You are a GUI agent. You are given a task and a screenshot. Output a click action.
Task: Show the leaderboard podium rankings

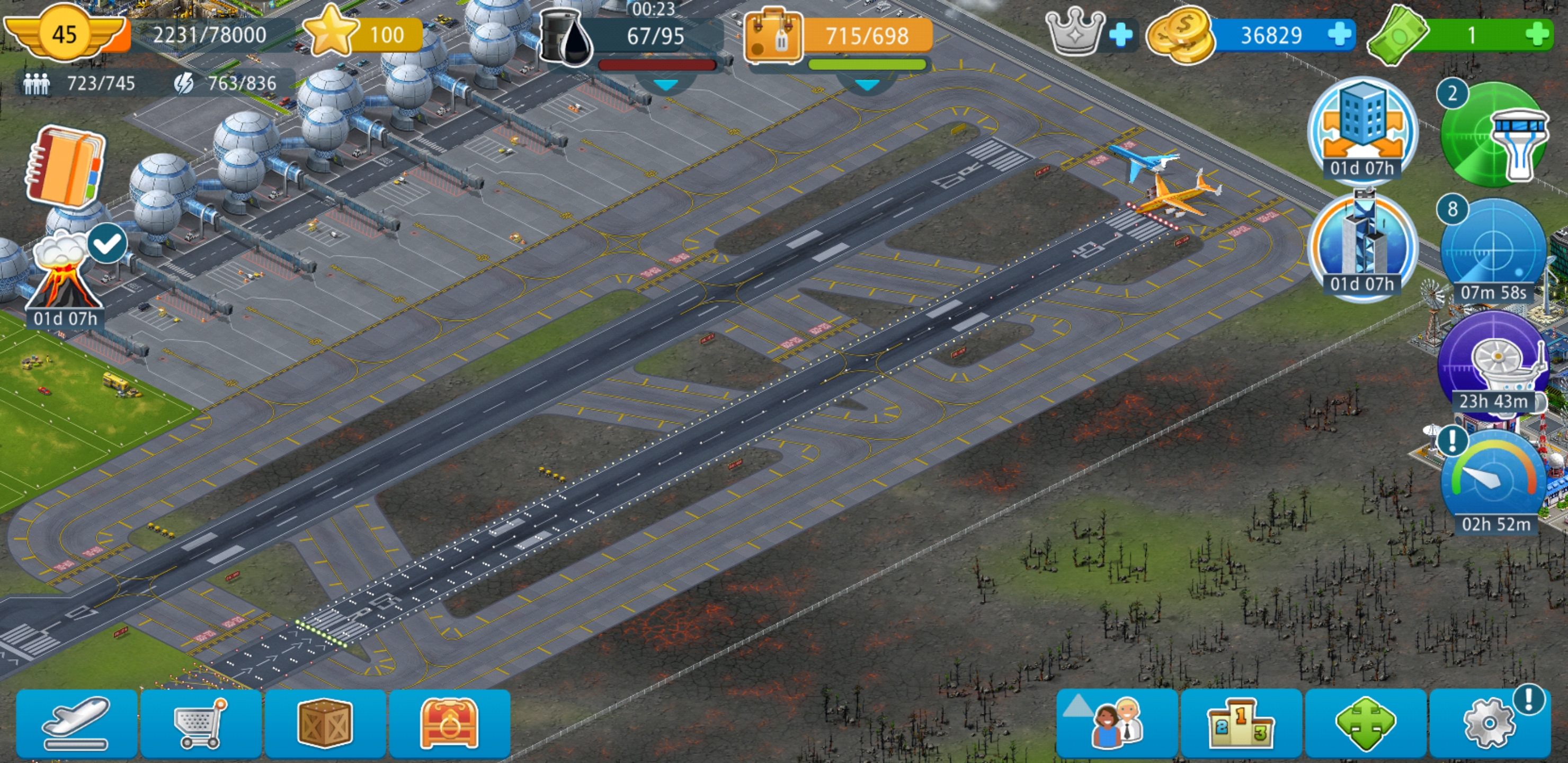pyautogui.click(x=1241, y=723)
